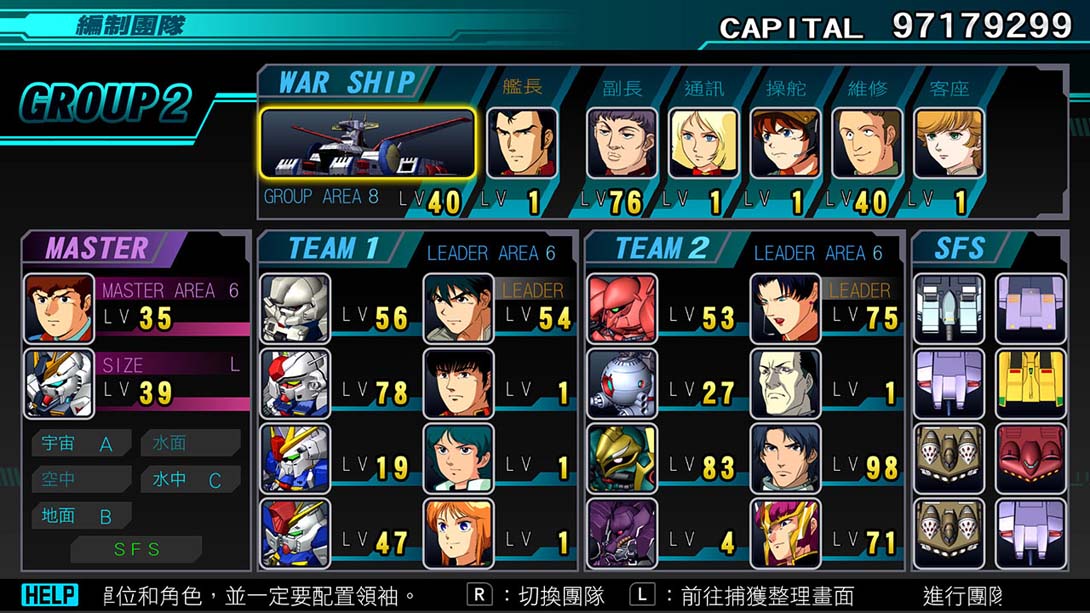Select the dark red SFS craft
1090x613 pixels.
[1030, 459]
